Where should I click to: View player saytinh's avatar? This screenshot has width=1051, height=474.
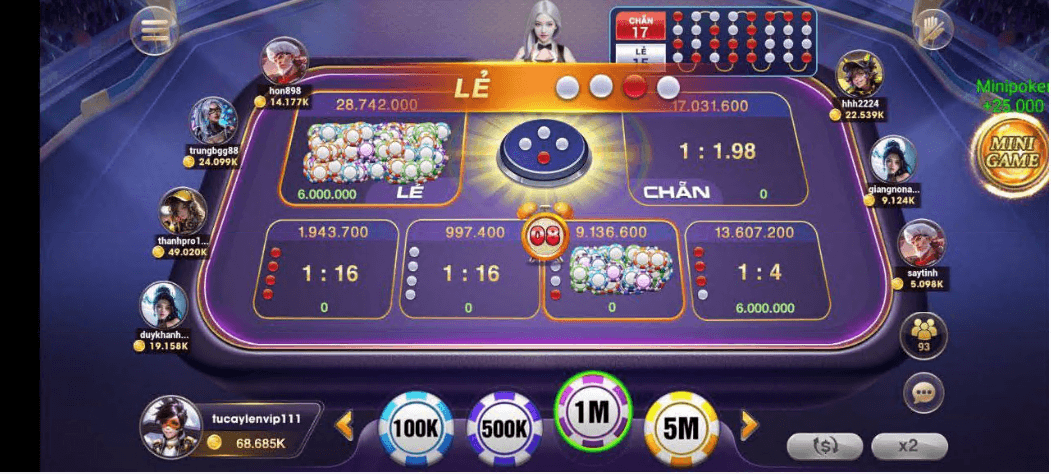click(x=921, y=244)
